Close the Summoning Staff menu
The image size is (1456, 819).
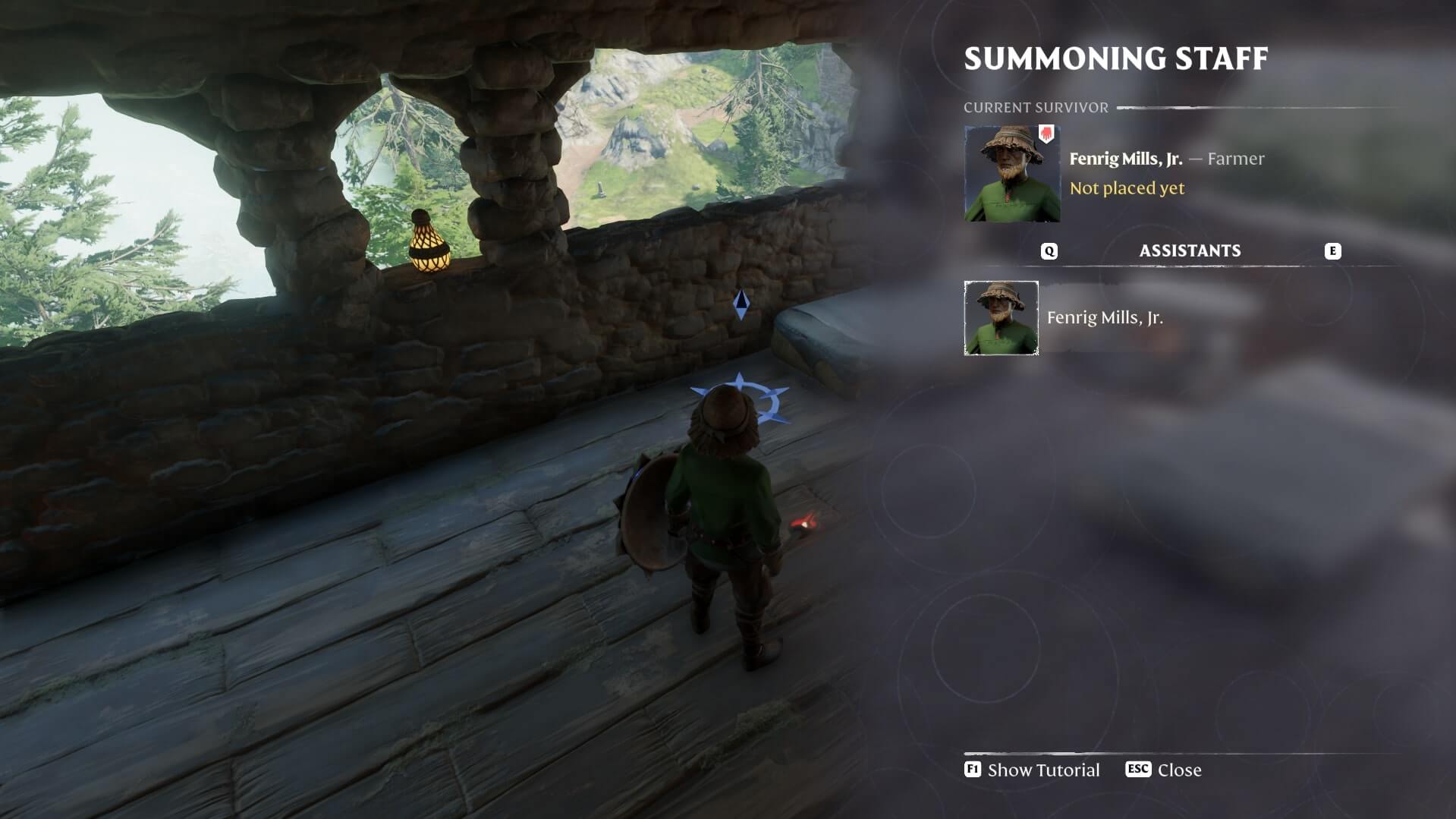(x=1164, y=770)
